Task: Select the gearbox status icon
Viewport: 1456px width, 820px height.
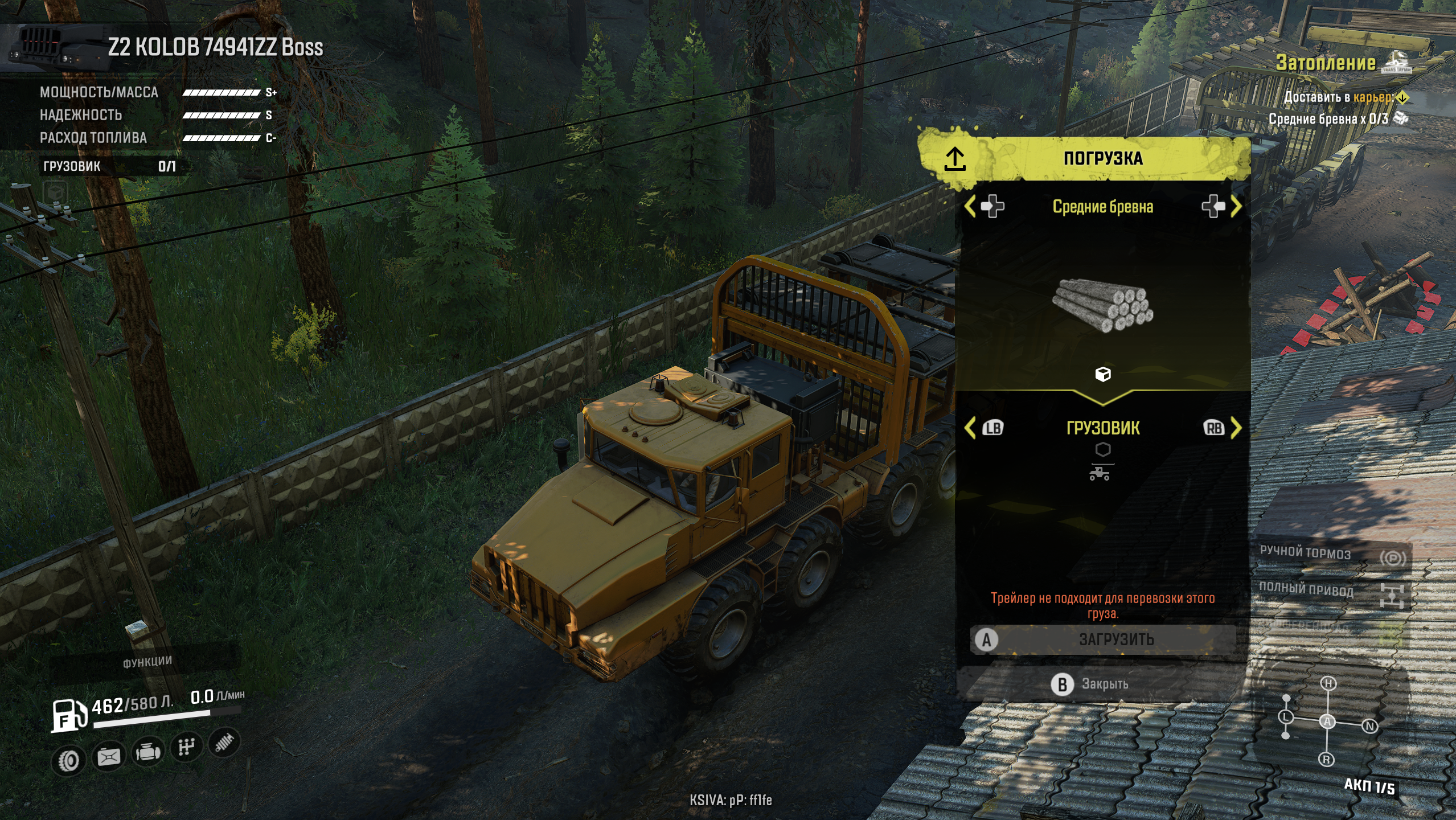Action: pyautogui.click(x=186, y=747)
